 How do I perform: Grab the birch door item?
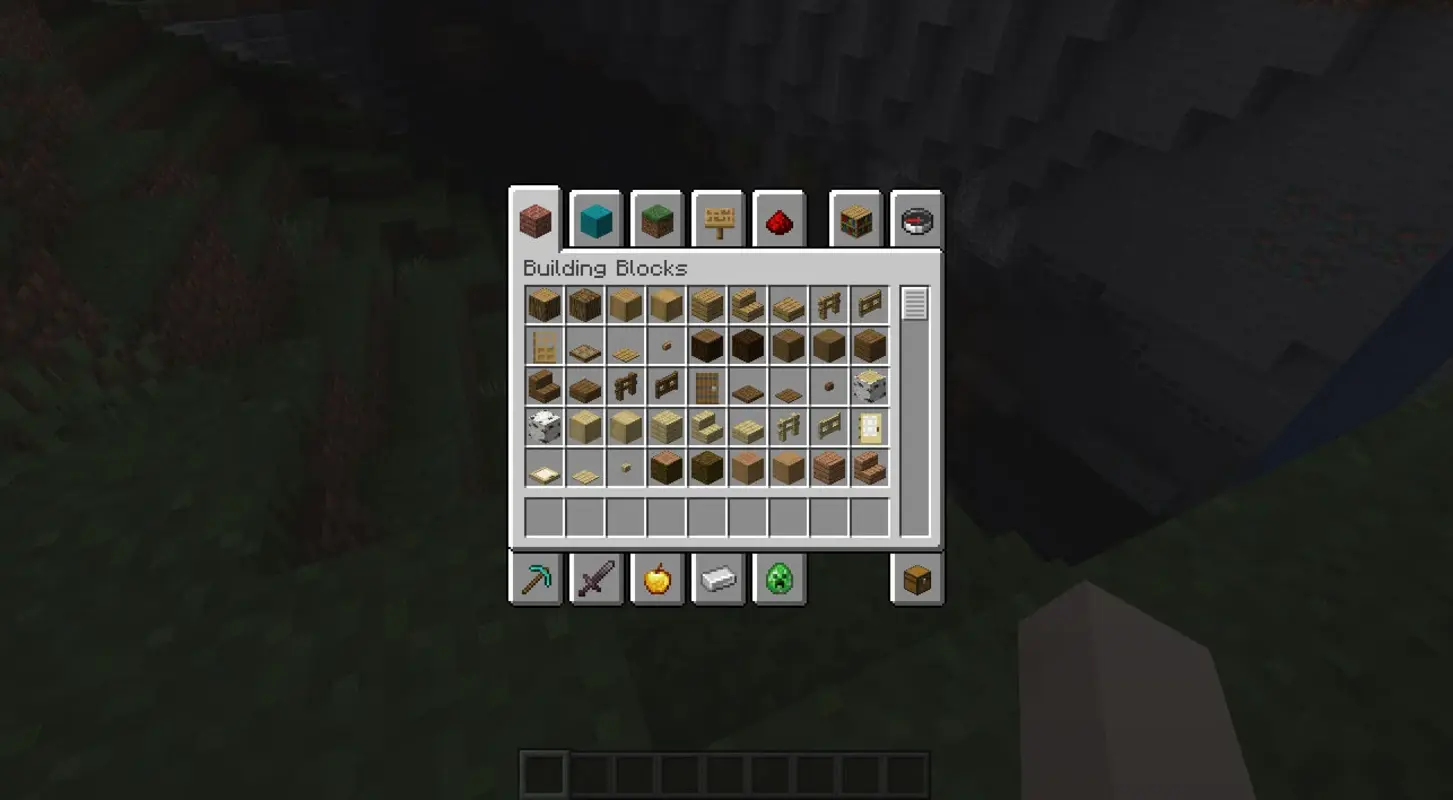point(868,427)
